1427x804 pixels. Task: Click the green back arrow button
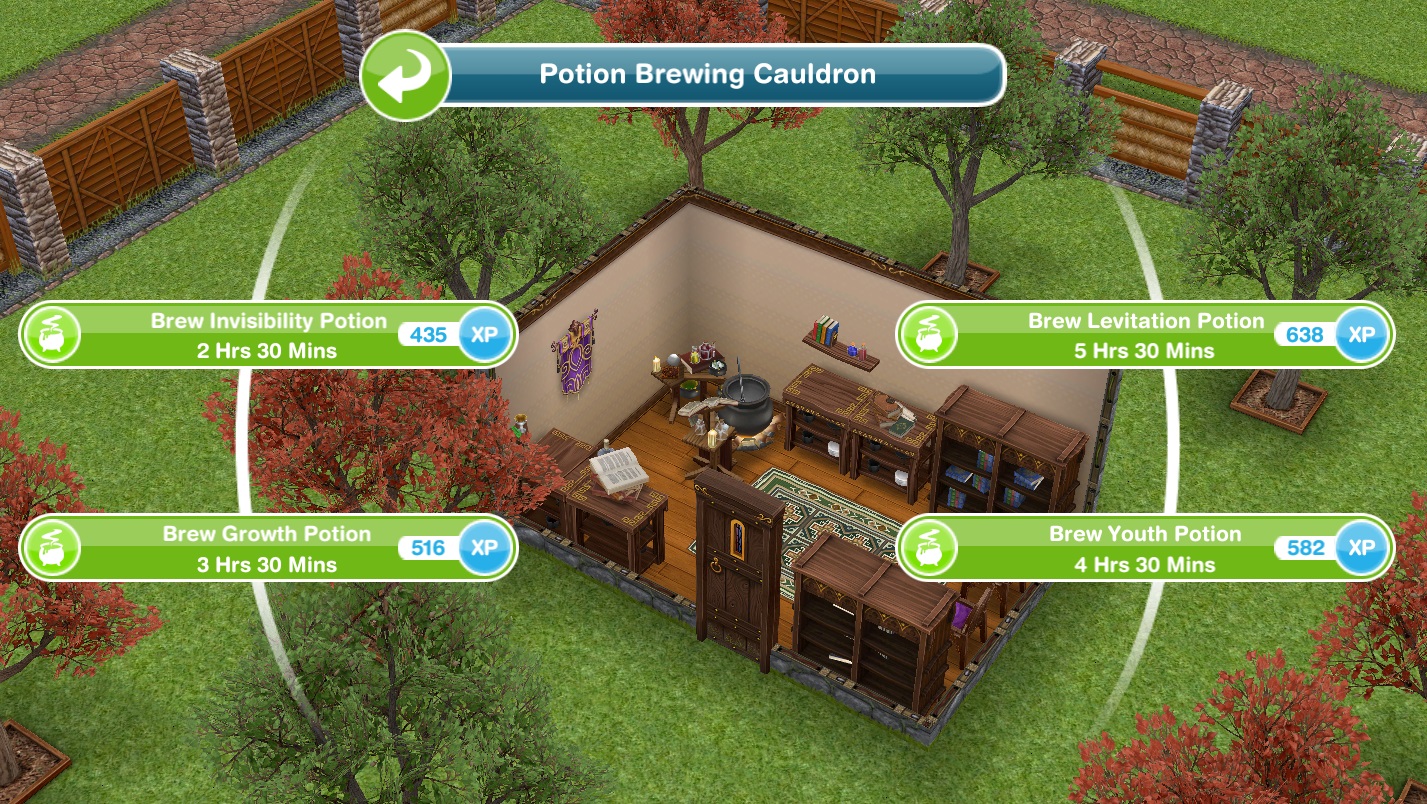404,75
